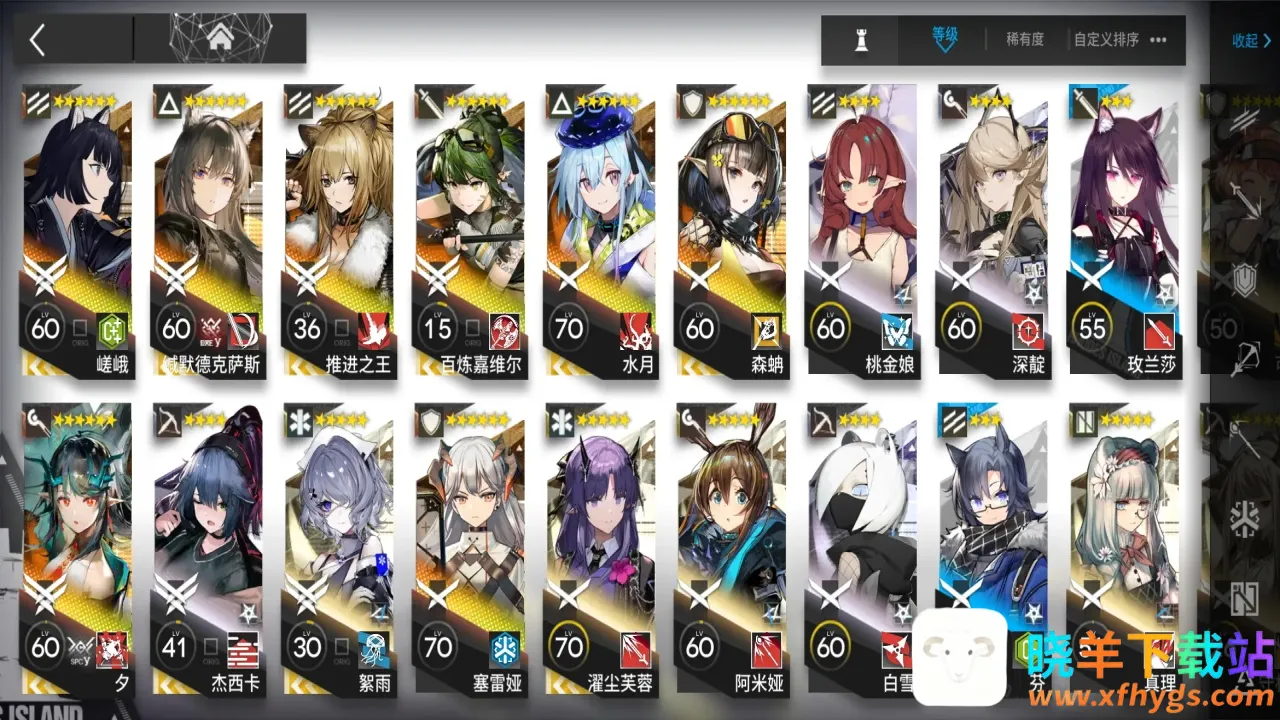Screen dimensions: 1280x720
Task: Pick the 百炼嘉维尔 operator card
Action: [x=469, y=230]
